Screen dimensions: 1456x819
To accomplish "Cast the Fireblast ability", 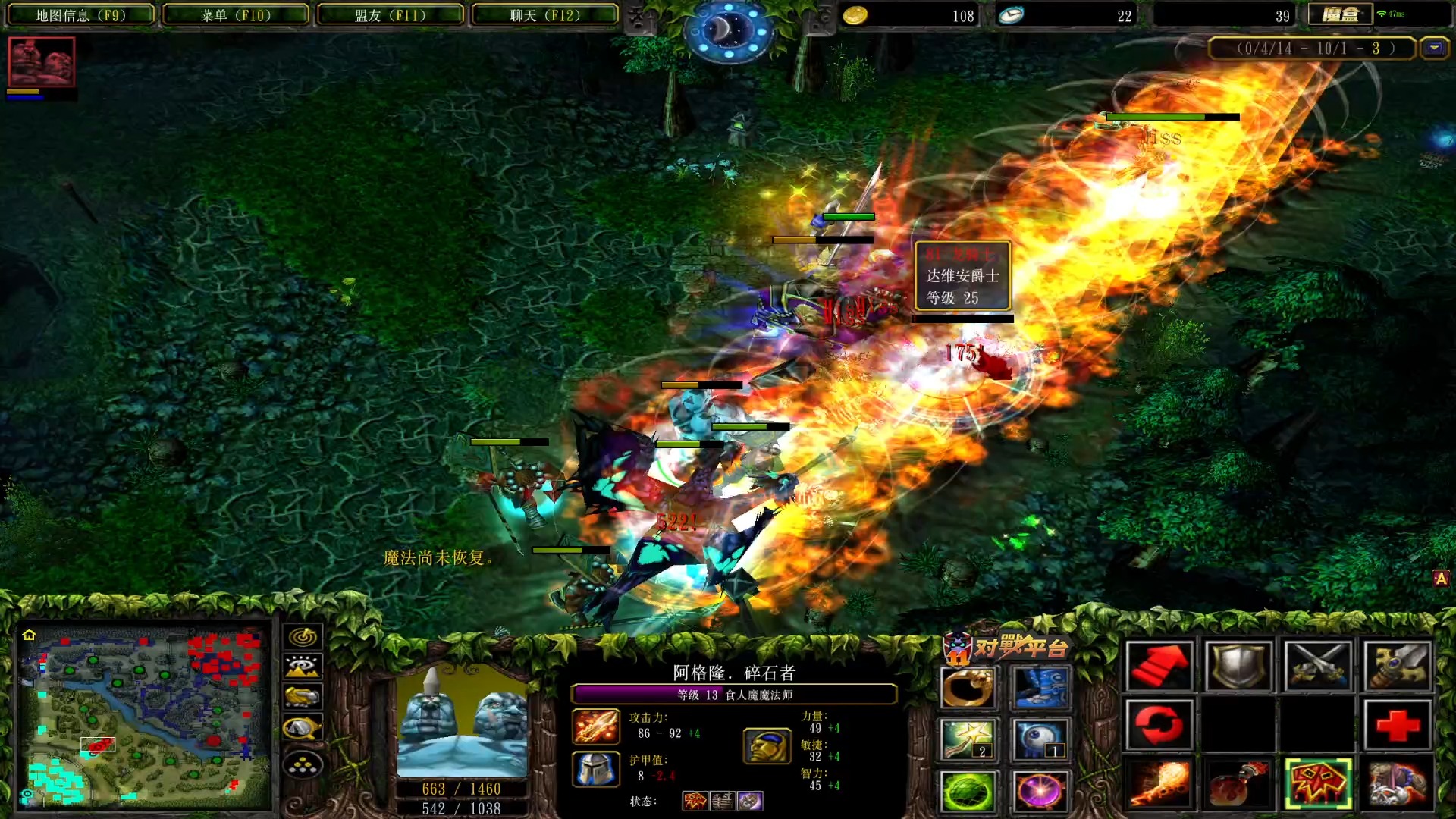I will tap(1159, 783).
